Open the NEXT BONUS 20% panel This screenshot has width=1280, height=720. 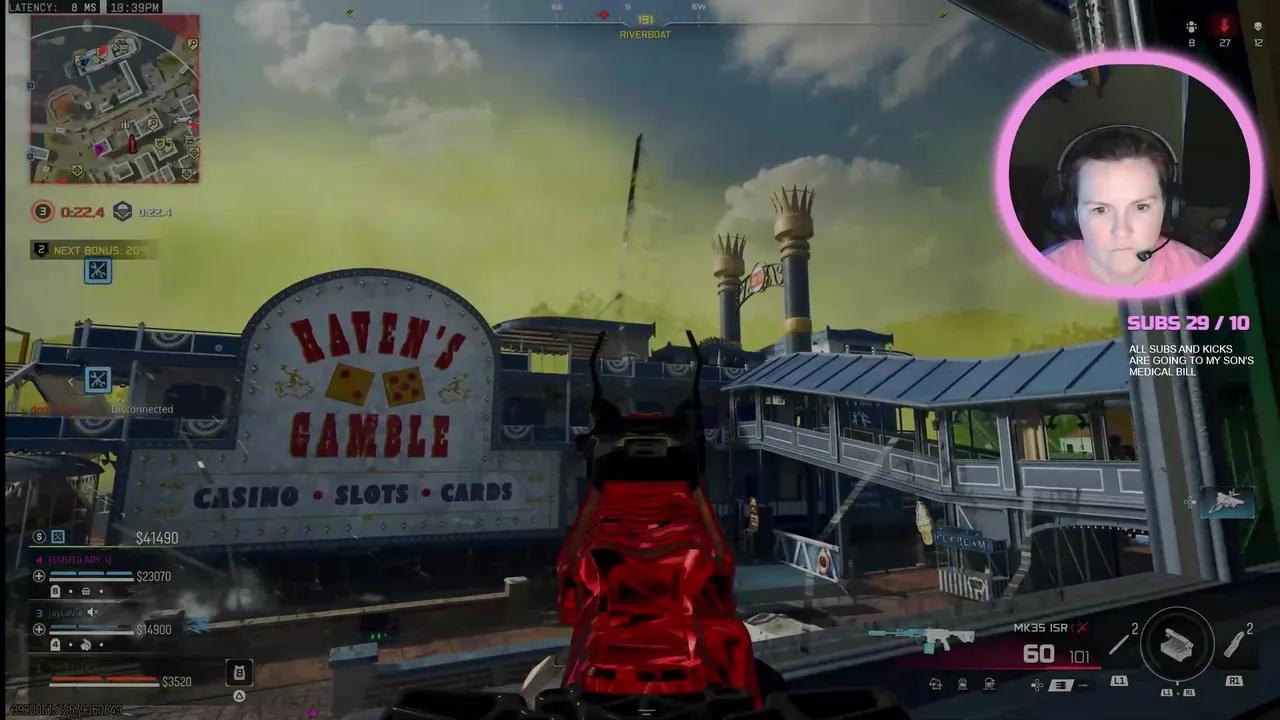pos(90,250)
